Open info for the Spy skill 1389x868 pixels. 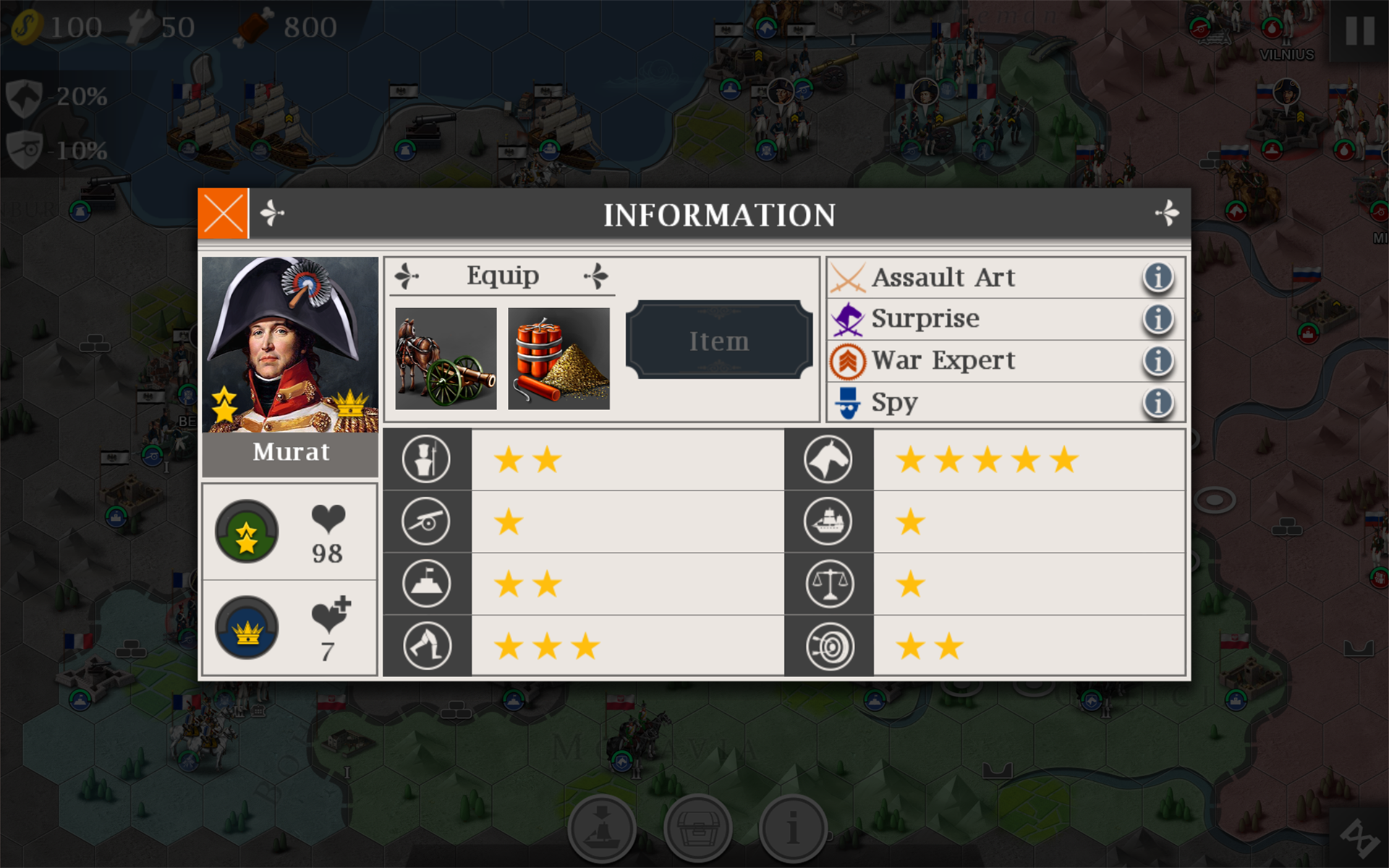[x=1157, y=402]
